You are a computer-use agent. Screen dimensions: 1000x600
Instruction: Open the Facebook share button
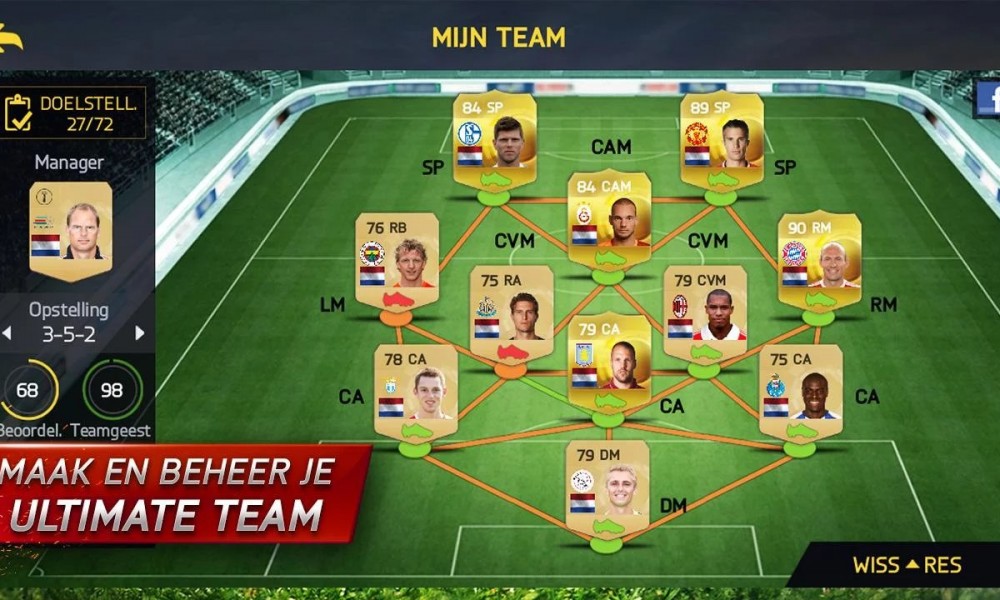click(988, 100)
